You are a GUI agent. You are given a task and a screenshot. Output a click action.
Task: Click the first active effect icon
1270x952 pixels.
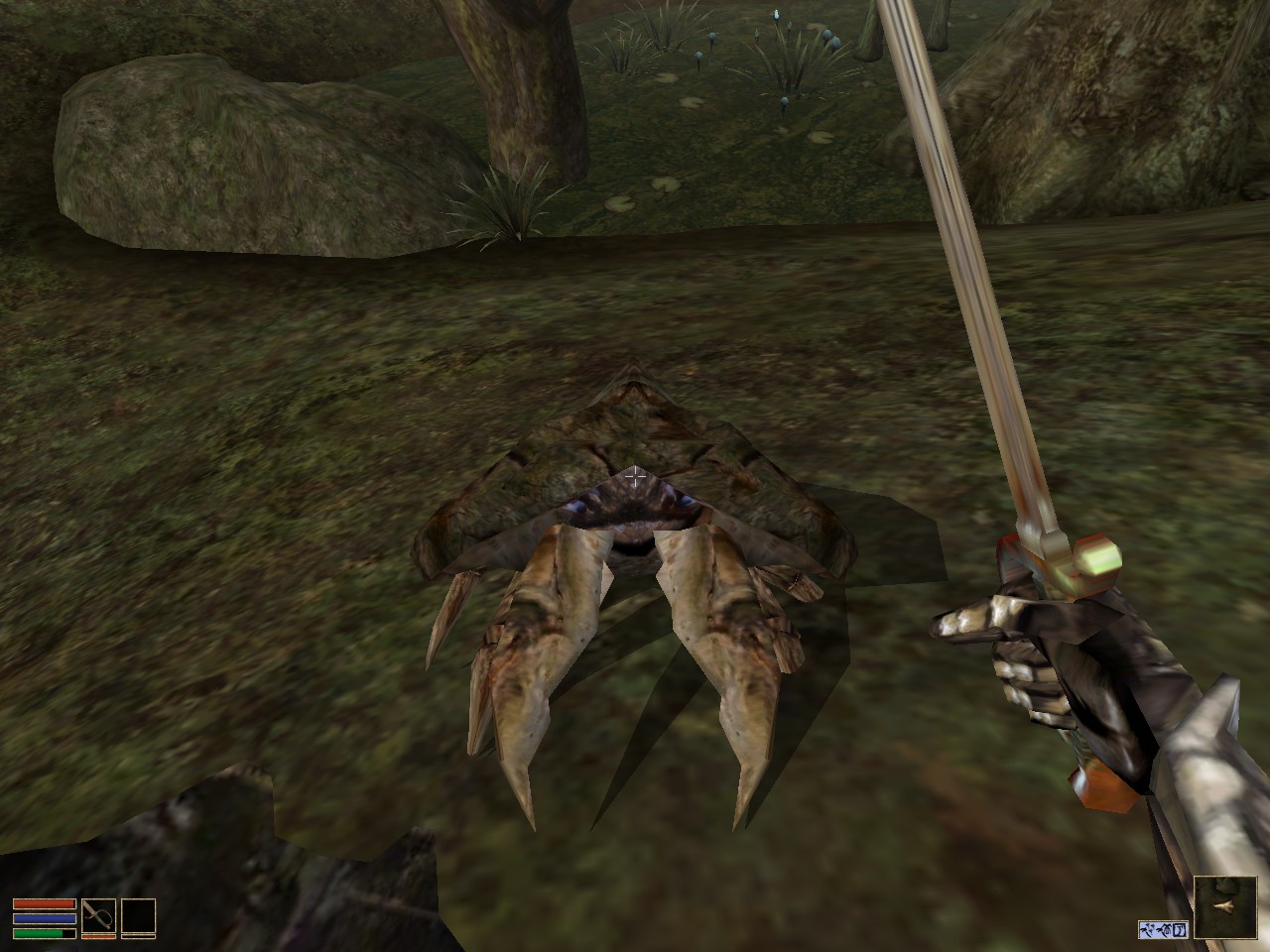point(1147,930)
